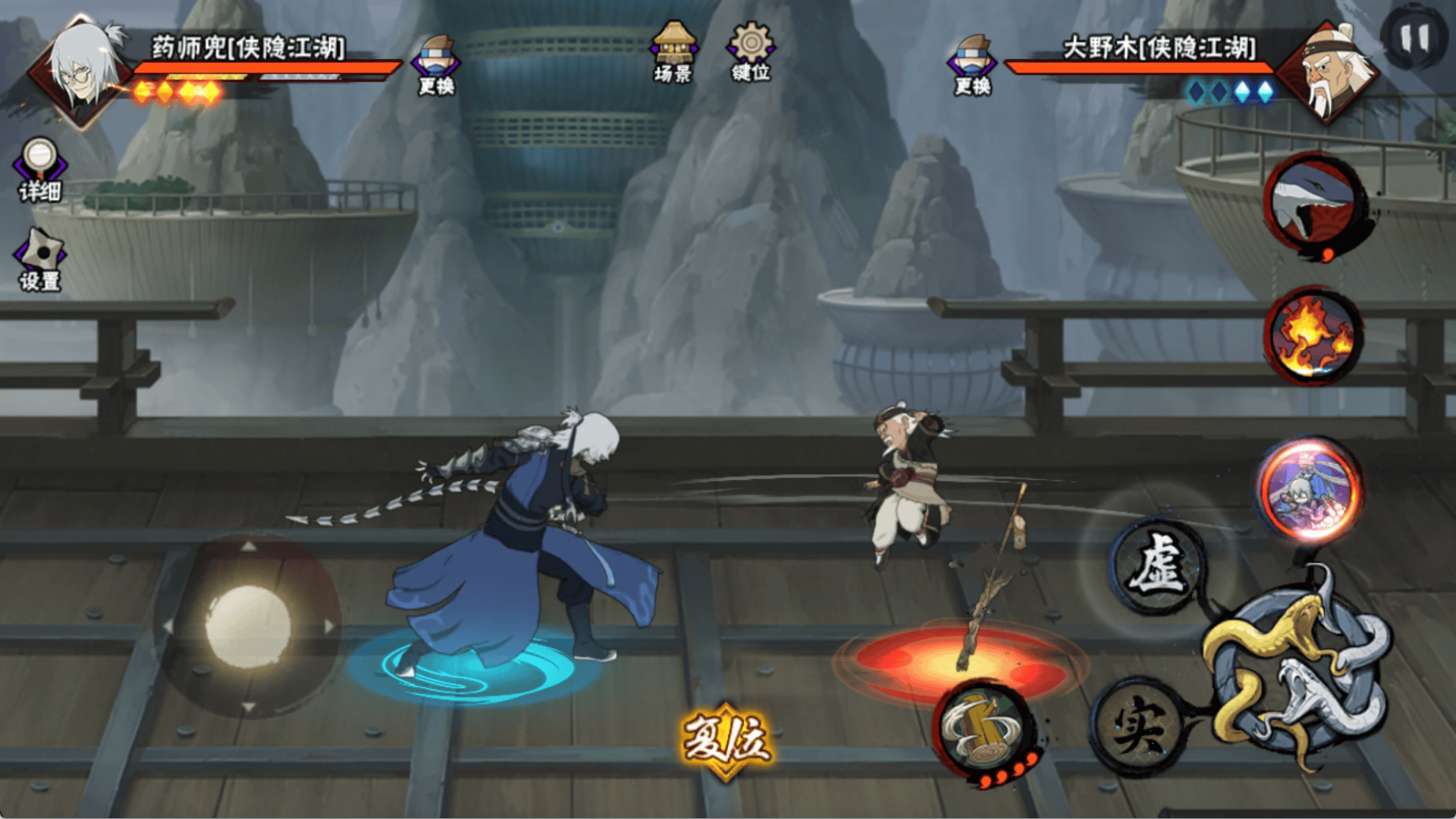Image resolution: width=1456 pixels, height=819 pixels.
Task: Pause the fight with the pause button
Action: pyautogui.click(x=1414, y=37)
